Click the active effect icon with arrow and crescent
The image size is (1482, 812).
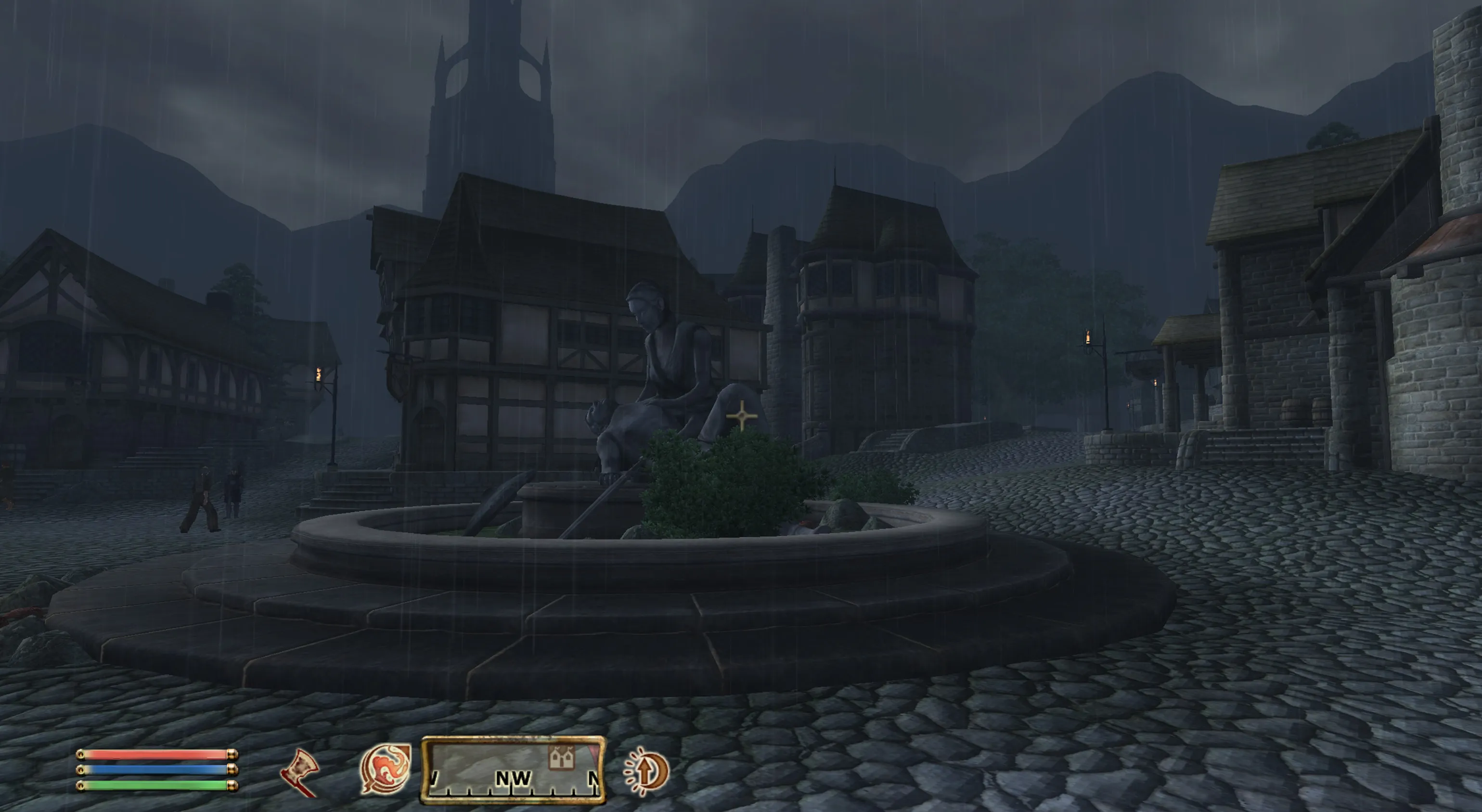pyautogui.click(x=646, y=771)
